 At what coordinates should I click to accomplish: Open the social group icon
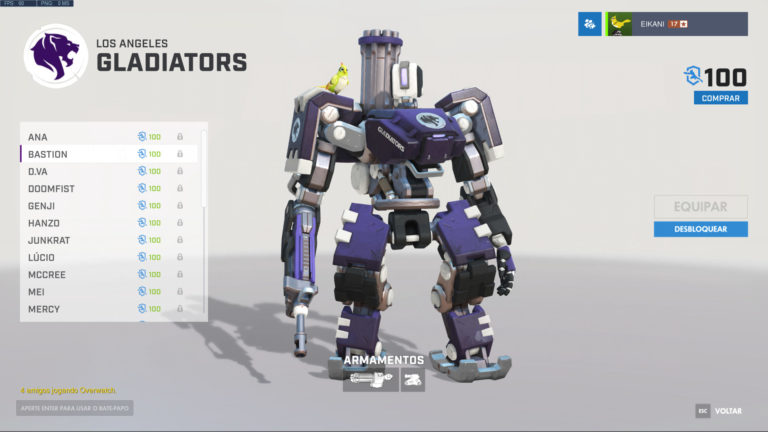[589, 24]
